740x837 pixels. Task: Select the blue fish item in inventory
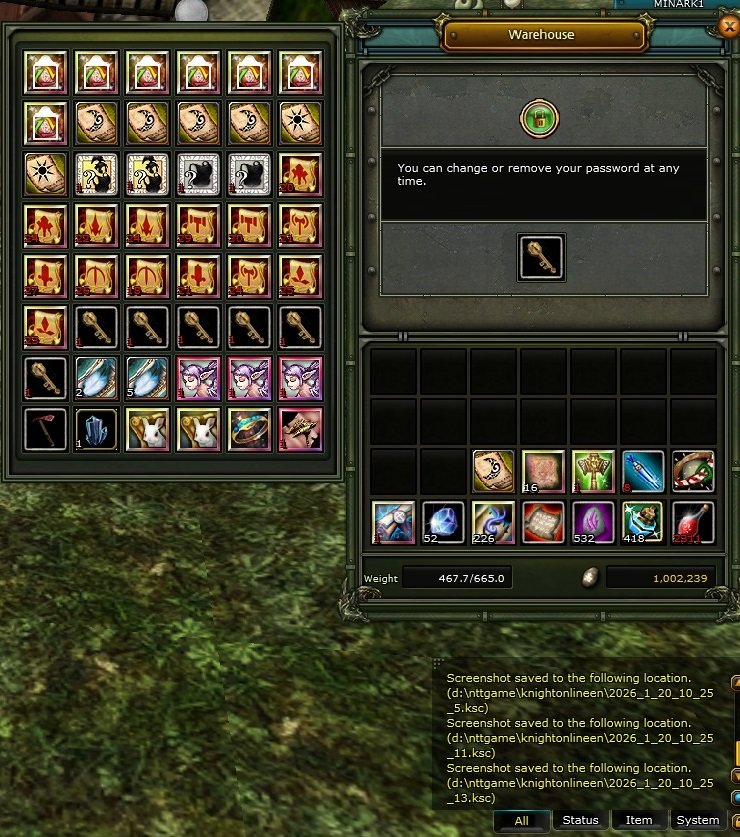coord(643,472)
